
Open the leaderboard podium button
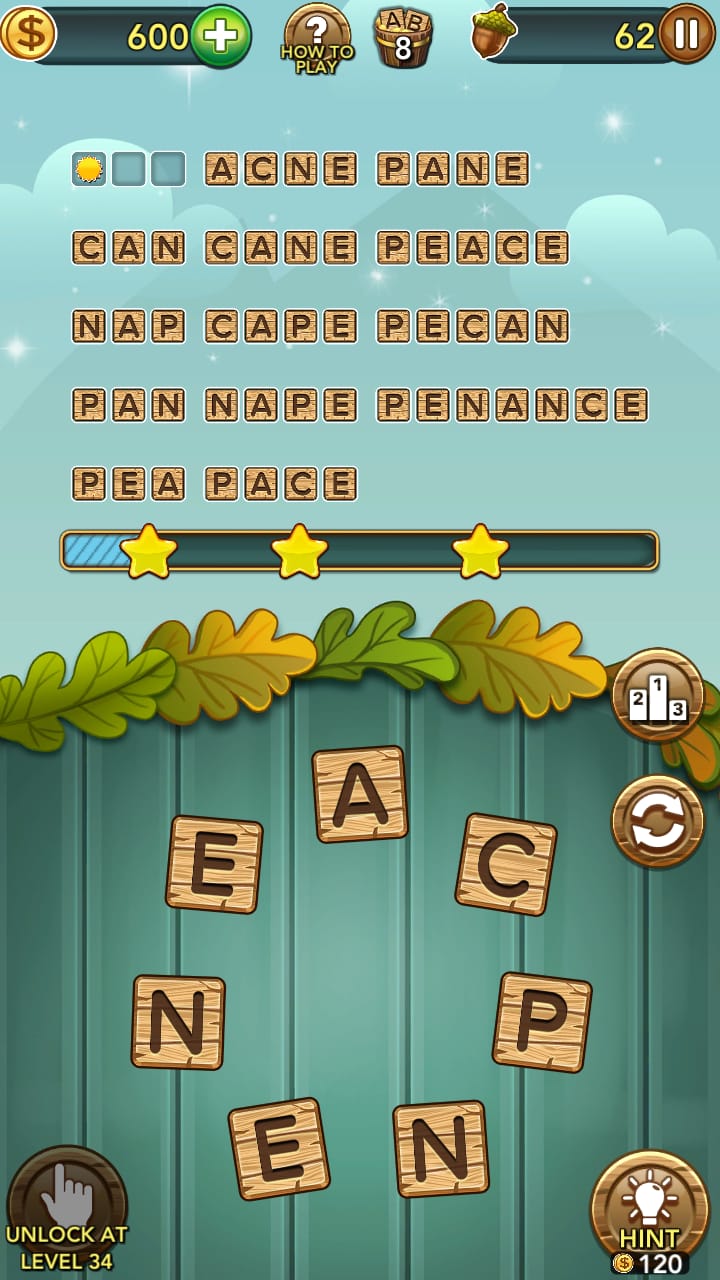657,695
